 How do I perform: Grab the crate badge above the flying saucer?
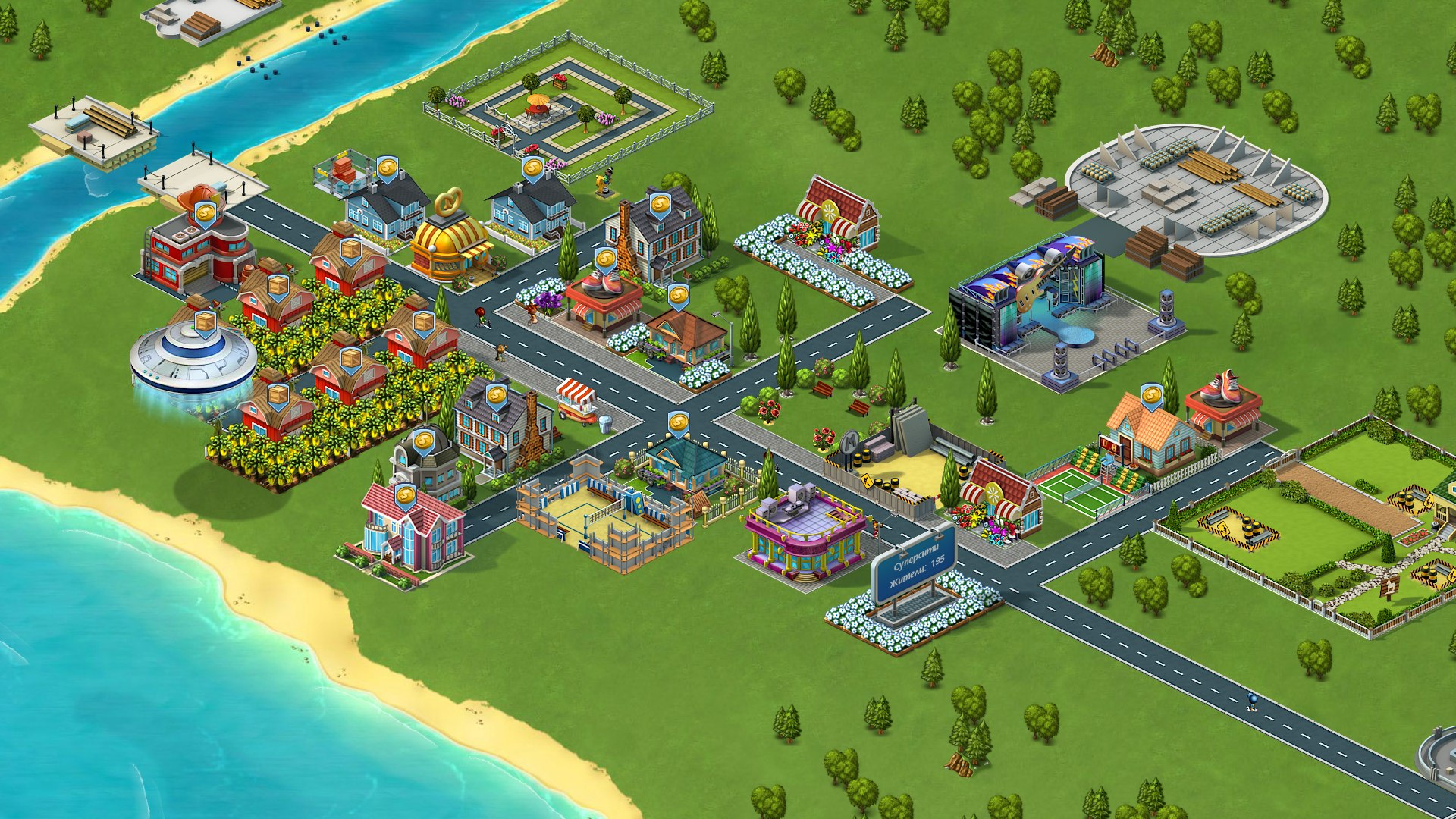205,323
